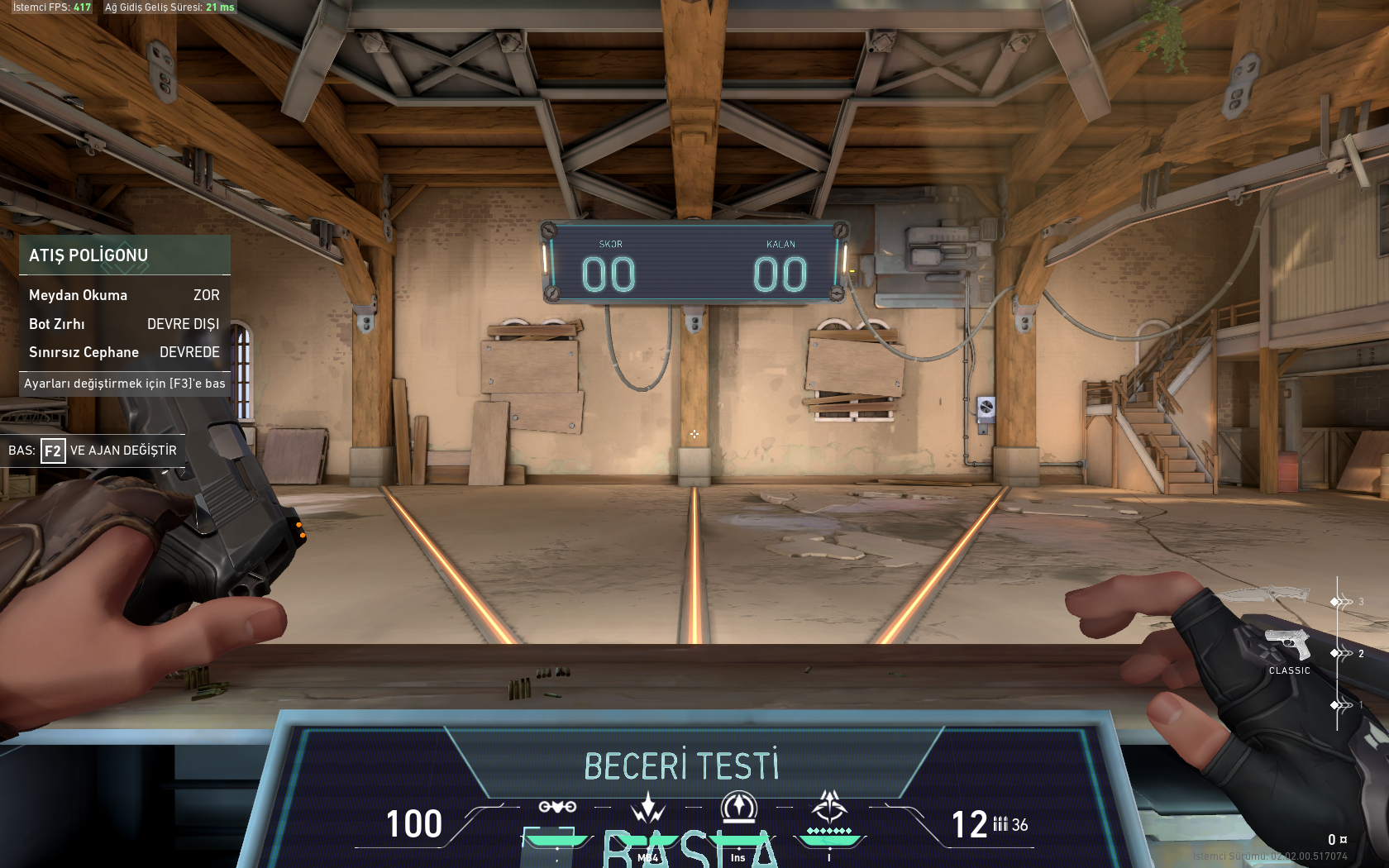Screen dimensions: 1389x868
Task: Equip the knife from the weapon list
Action: coord(1263,594)
